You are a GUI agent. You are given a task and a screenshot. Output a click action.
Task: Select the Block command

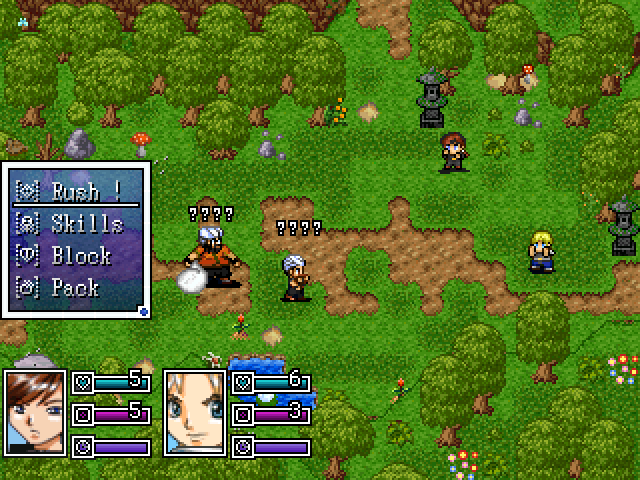coord(74,256)
